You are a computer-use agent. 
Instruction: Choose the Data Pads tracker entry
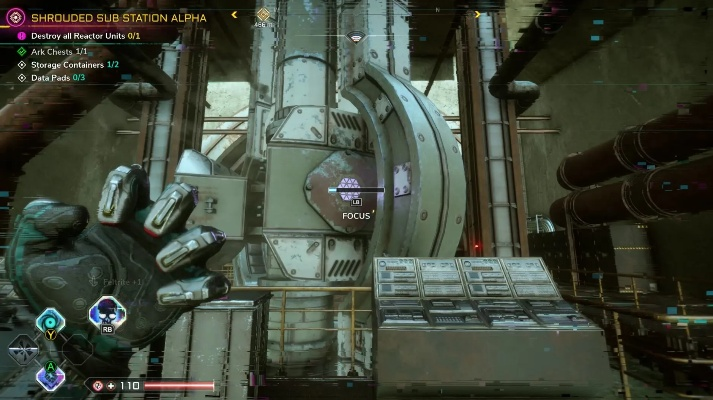point(58,77)
